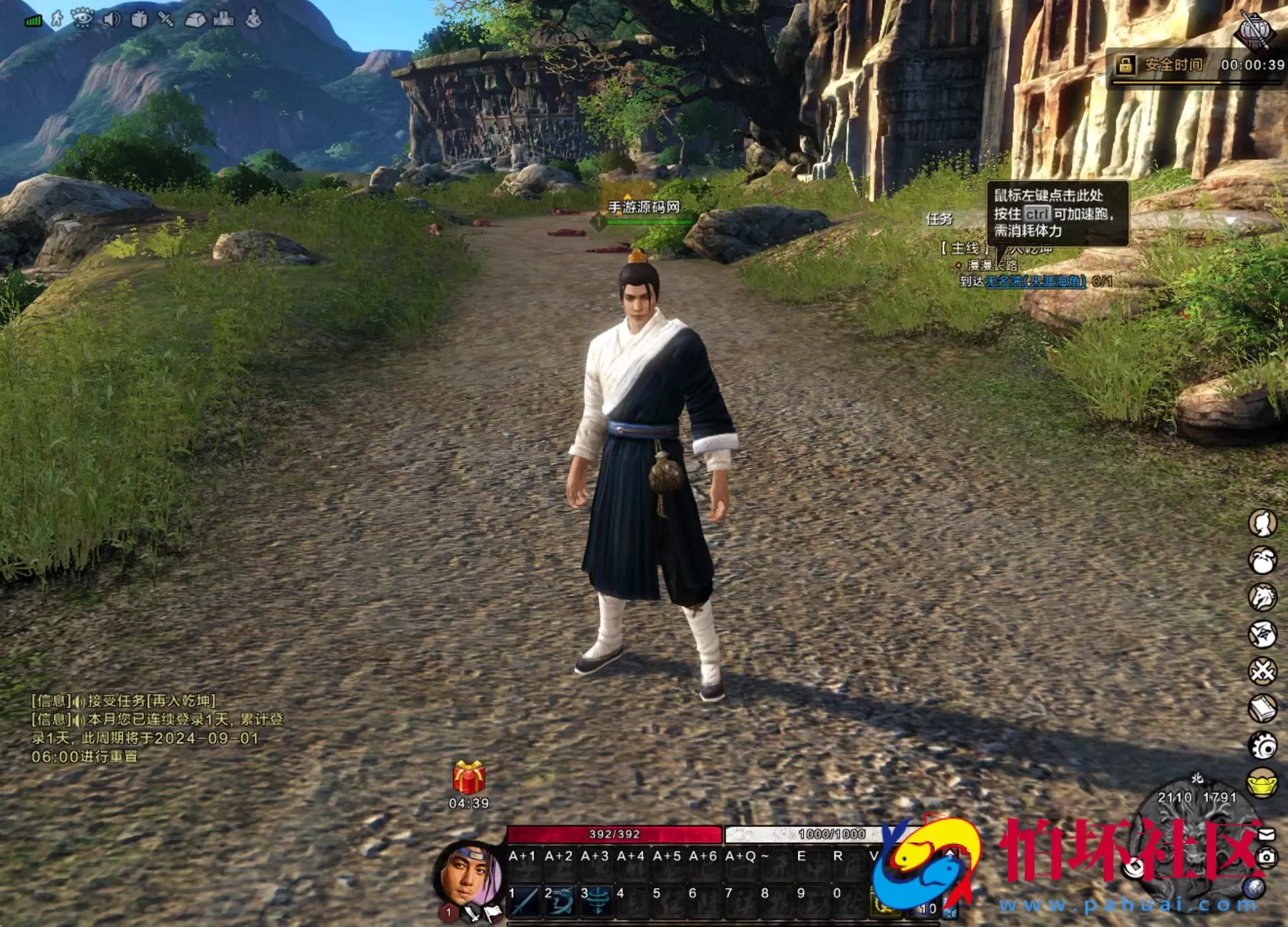Open the book journal icon
Screen dimensions: 1288x927
[x=1263, y=708]
